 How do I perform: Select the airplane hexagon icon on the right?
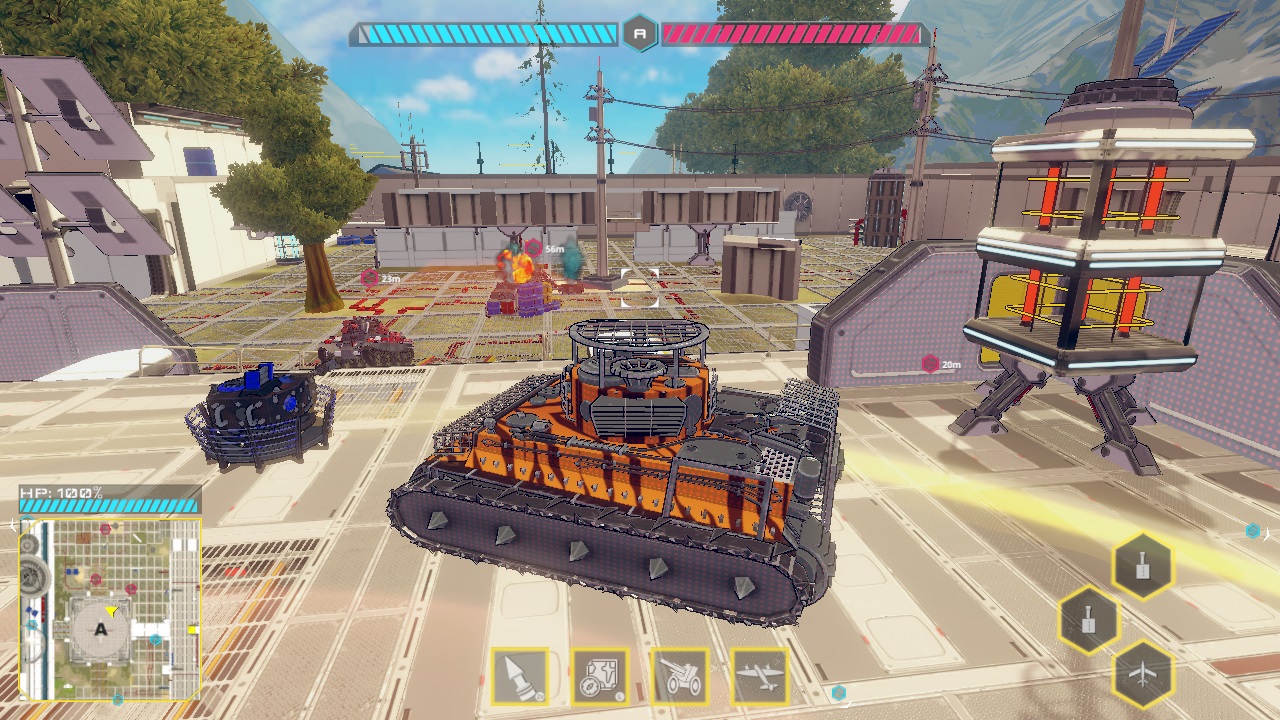1143,672
